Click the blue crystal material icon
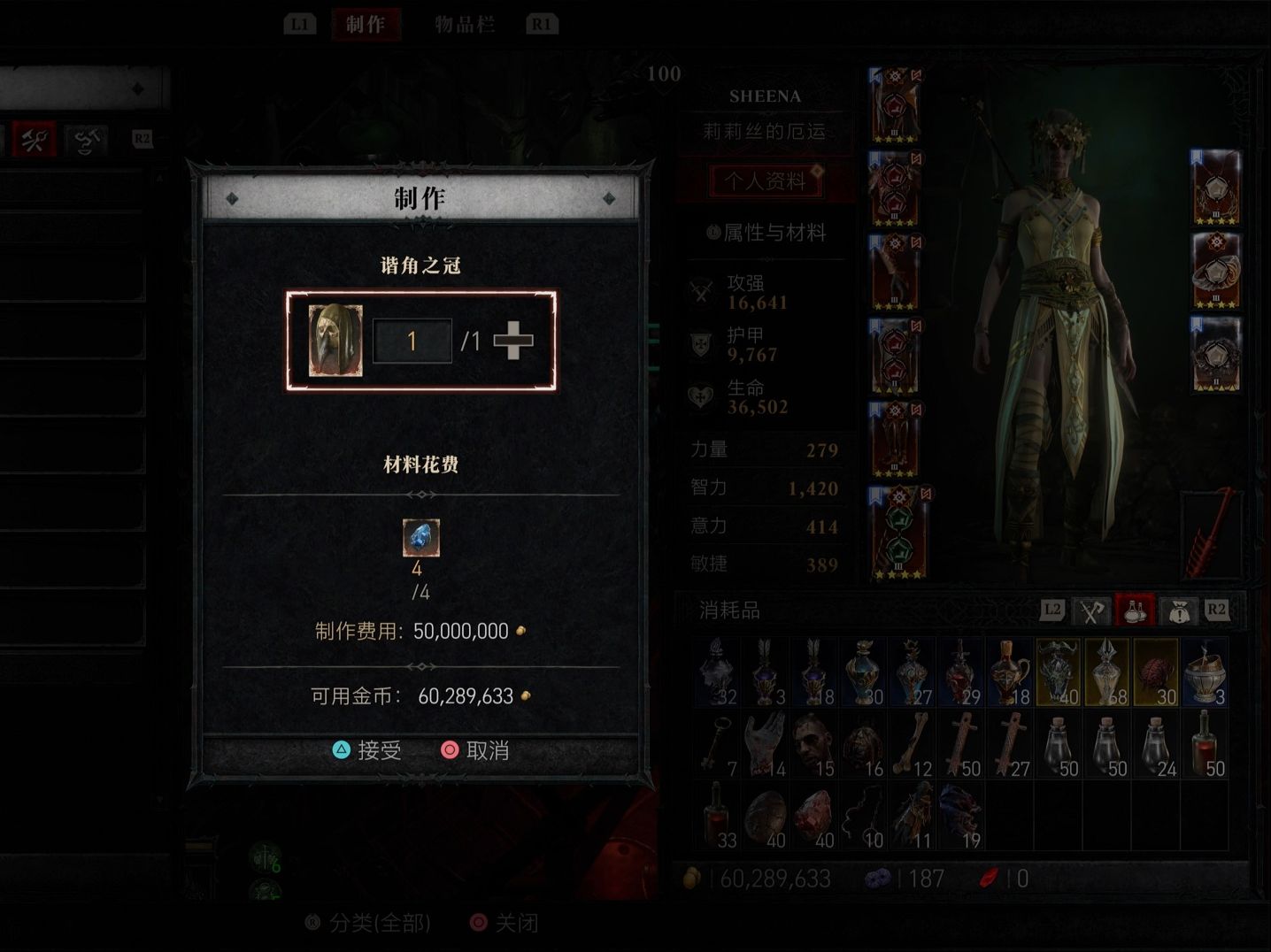 click(x=421, y=536)
